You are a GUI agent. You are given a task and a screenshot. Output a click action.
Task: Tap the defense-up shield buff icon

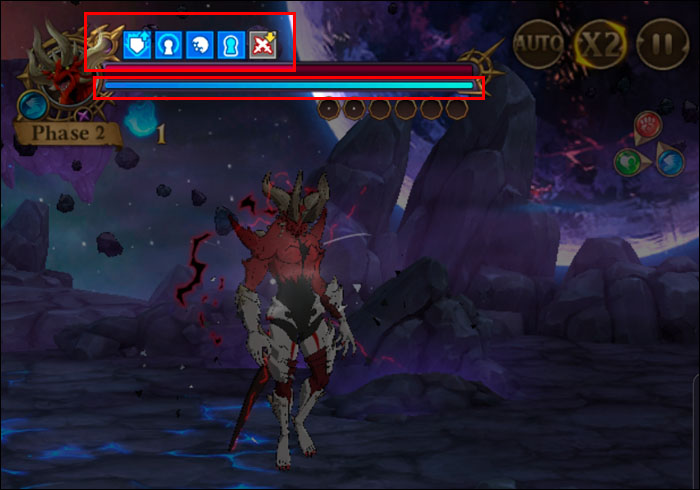(x=137, y=46)
